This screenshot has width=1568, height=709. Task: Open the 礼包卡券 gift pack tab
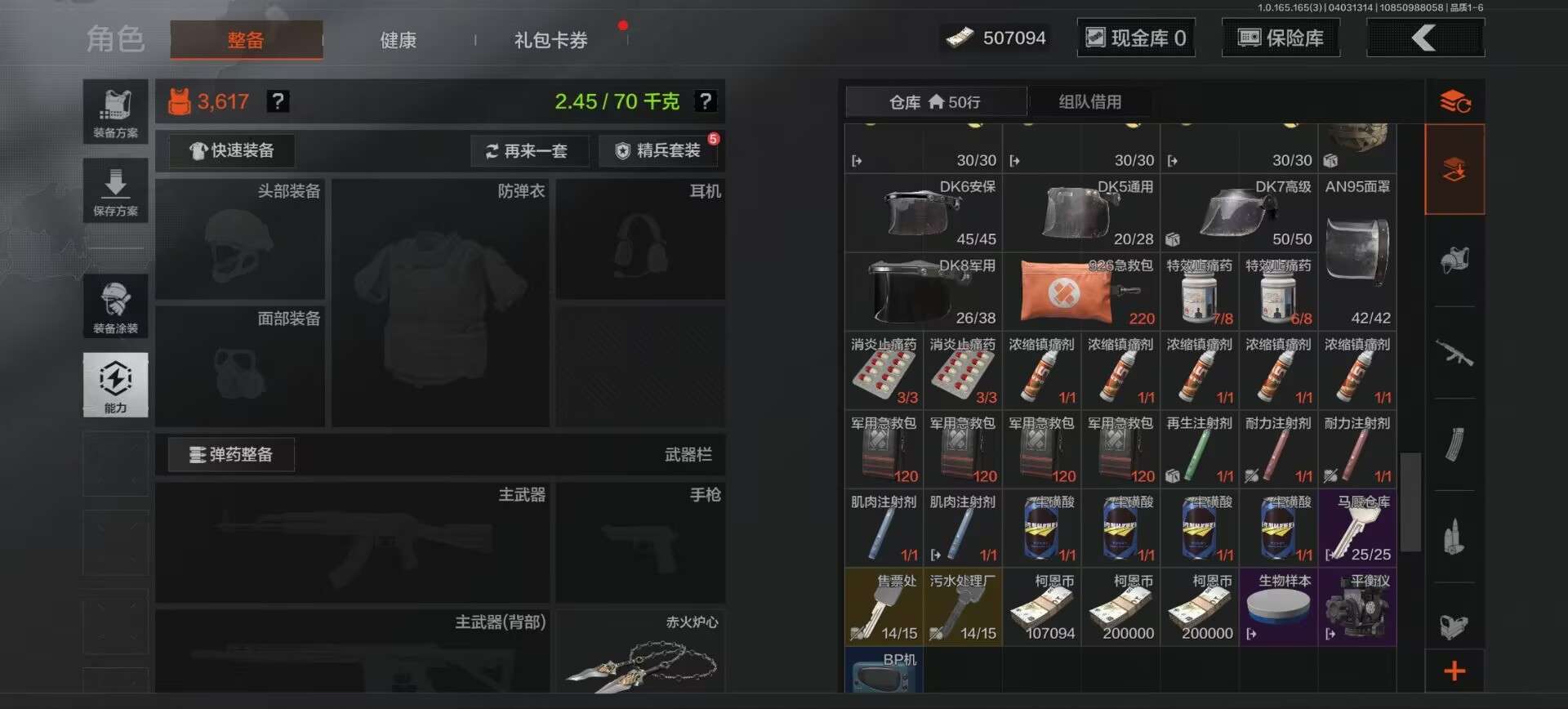[x=549, y=40]
